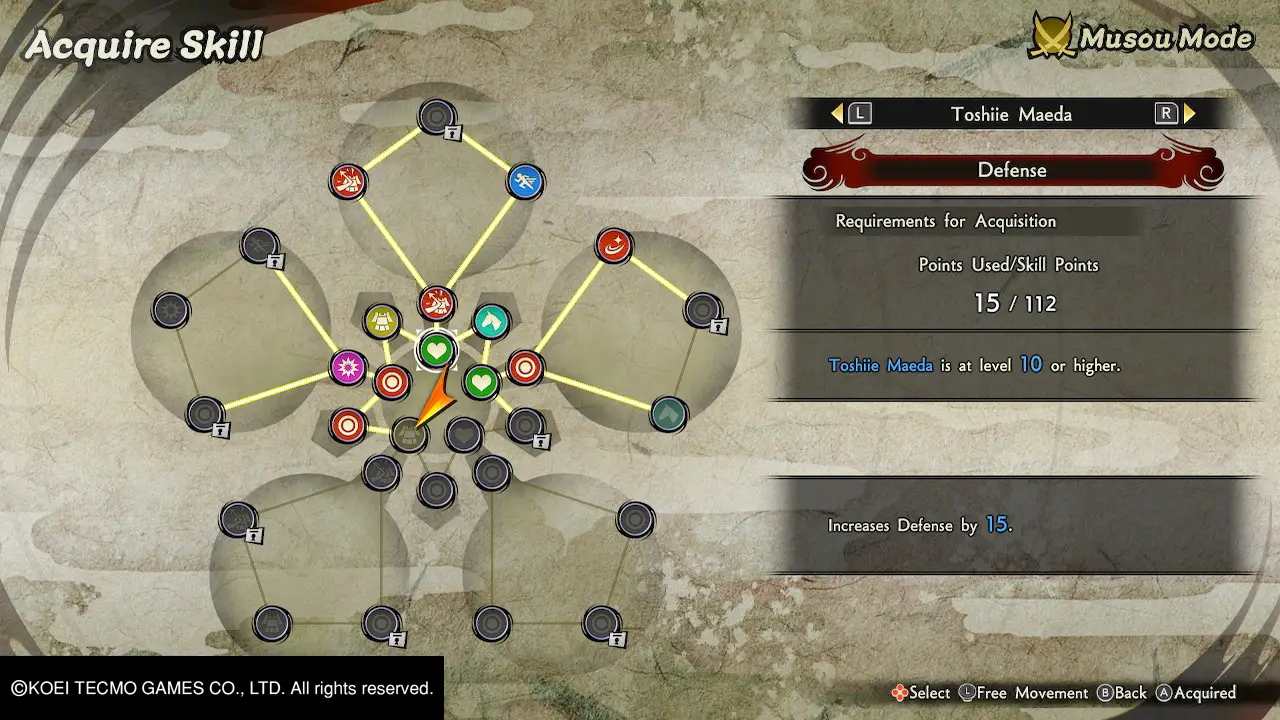Choose the blue running figure skill node

pos(525,181)
